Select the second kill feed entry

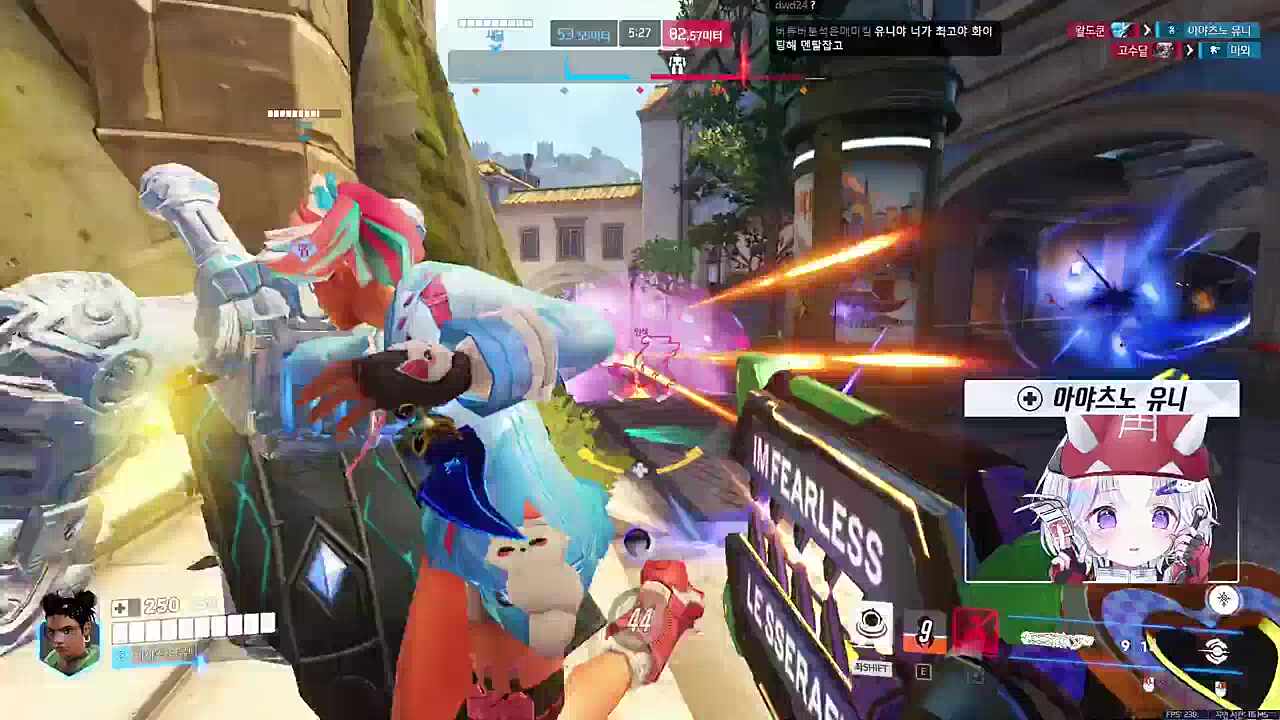coord(1184,50)
